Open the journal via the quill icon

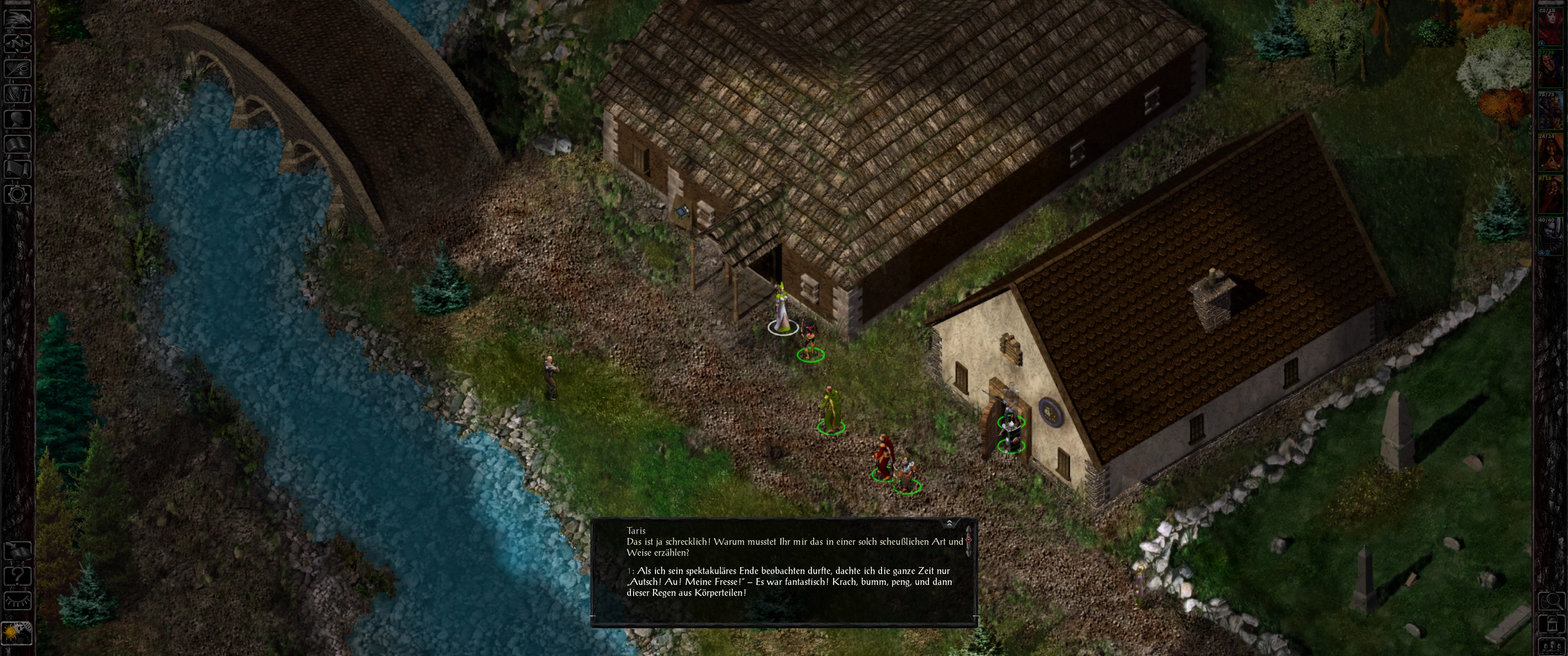(17, 68)
